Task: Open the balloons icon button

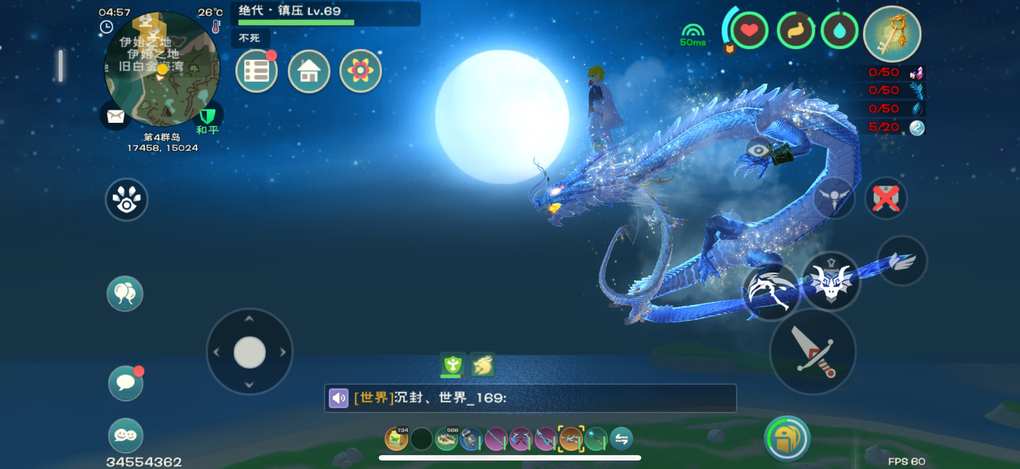Action: pos(125,293)
